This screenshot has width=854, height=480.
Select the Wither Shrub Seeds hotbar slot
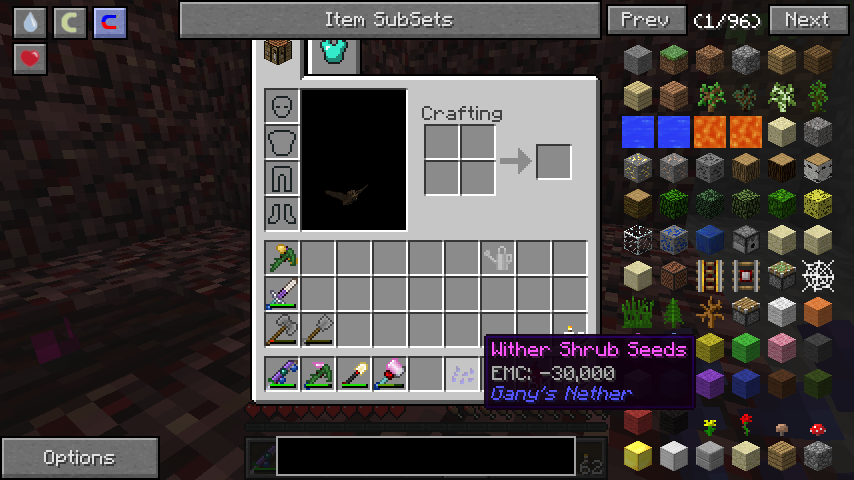point(462,373)
